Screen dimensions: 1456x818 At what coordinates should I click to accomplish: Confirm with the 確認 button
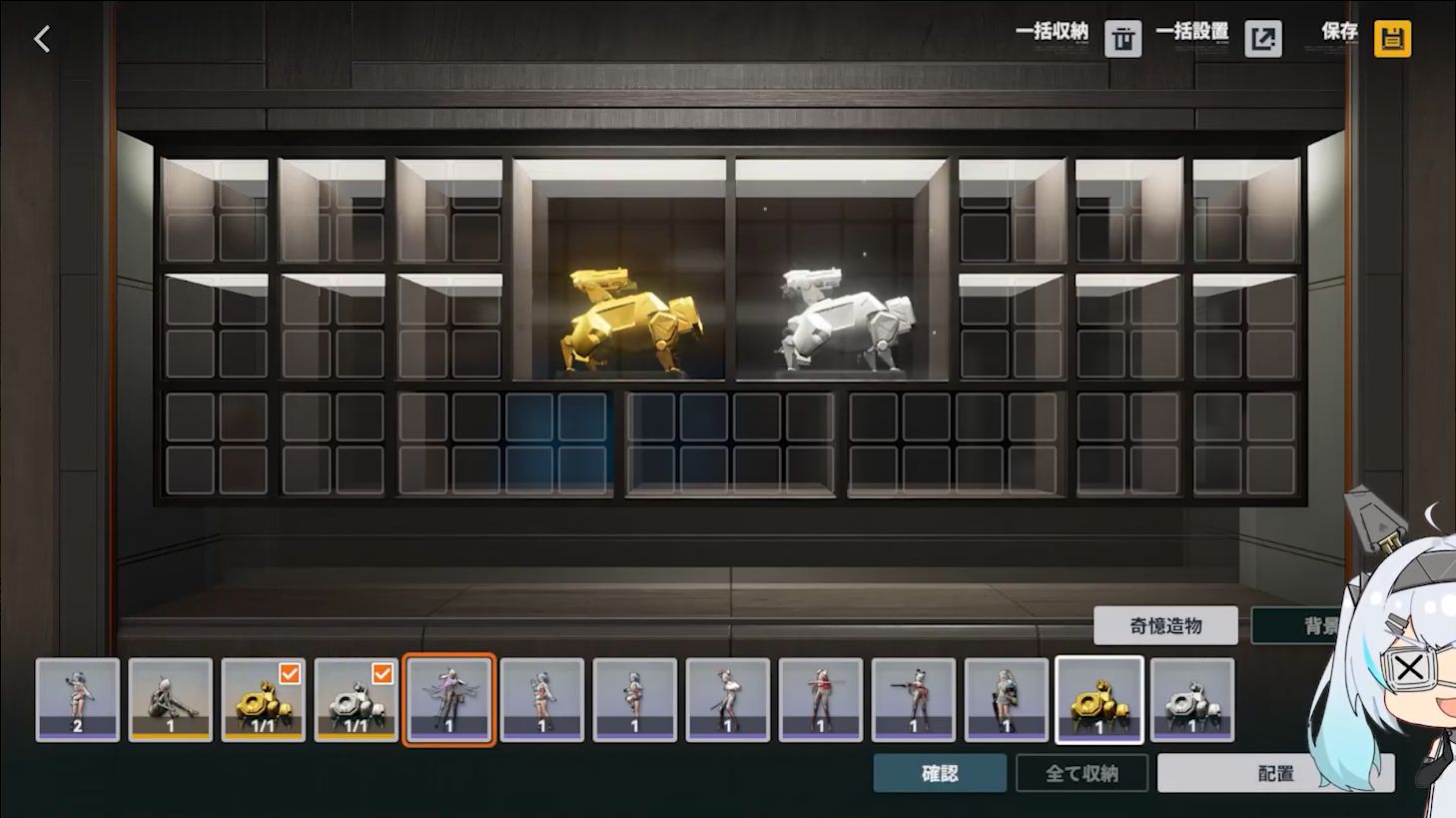[x=940, y=773]
